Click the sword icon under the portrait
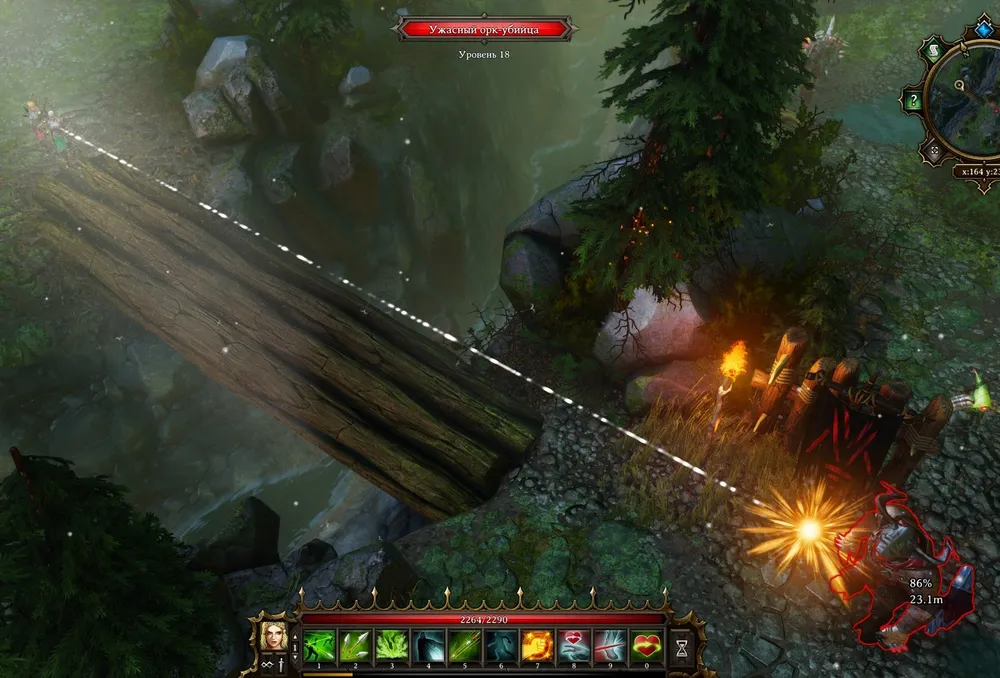 pyautogui.click(x=281, y=665)
